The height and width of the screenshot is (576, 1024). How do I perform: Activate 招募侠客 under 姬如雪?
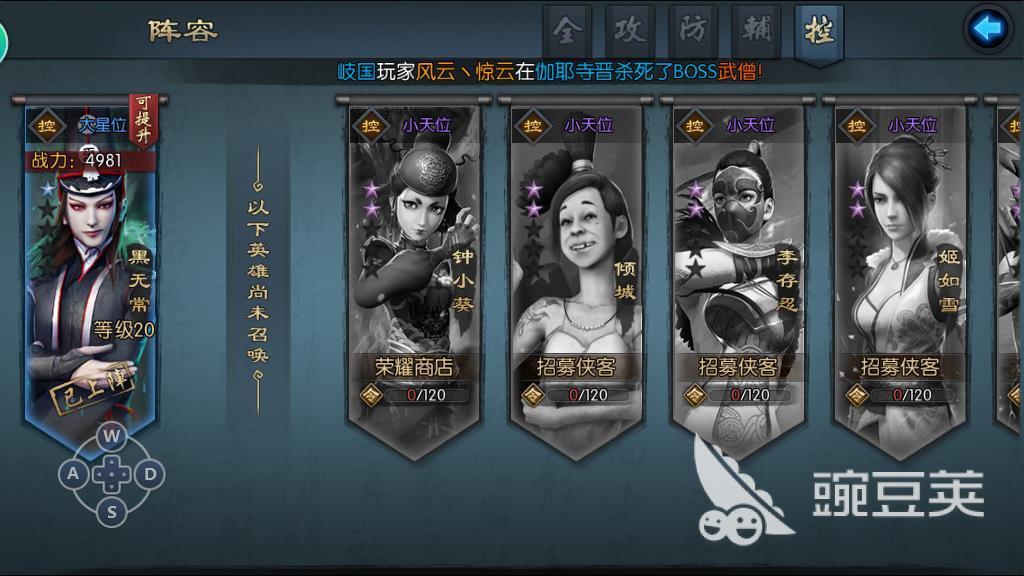point(900,367)
